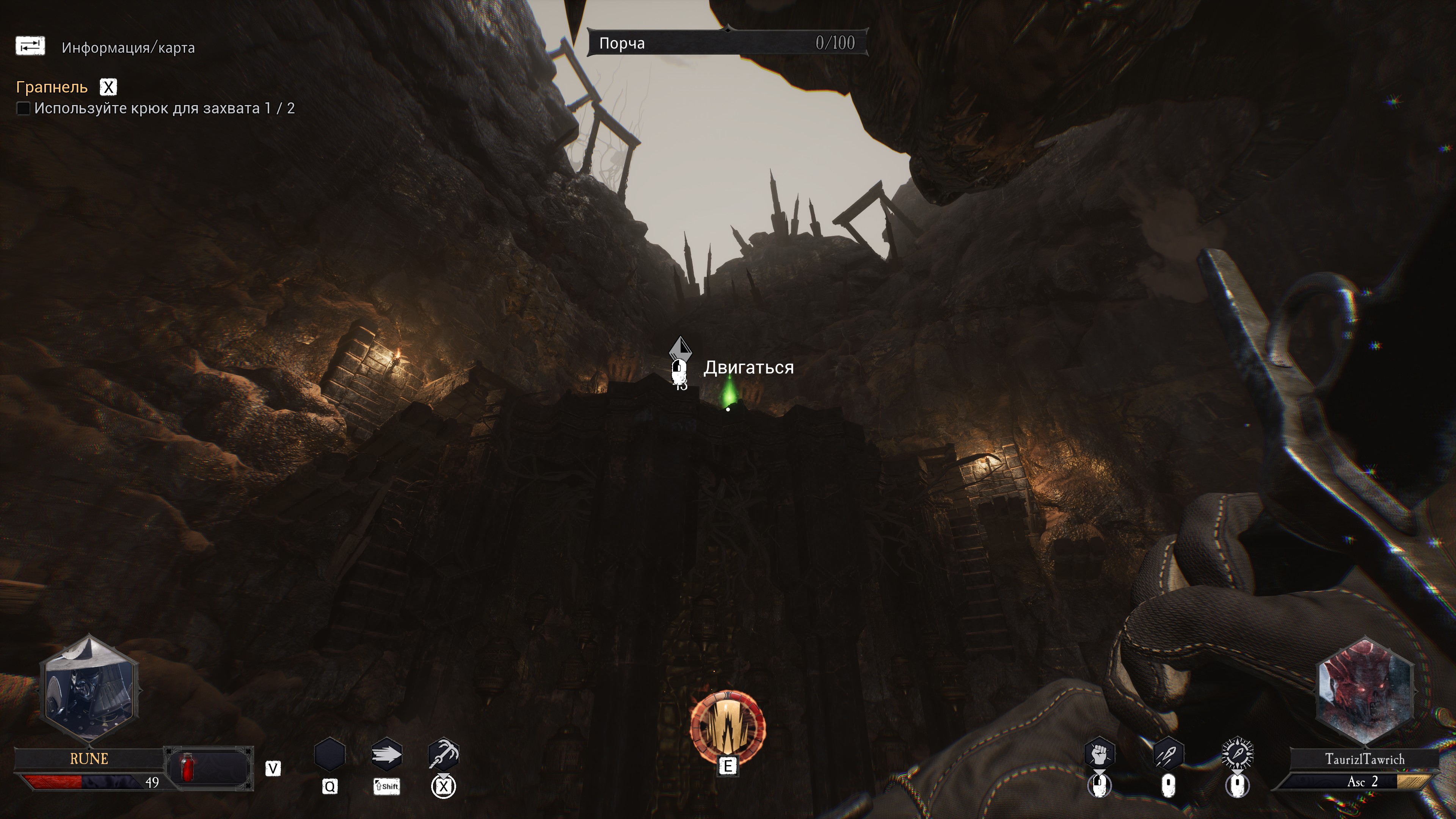Select the clenched fist attack icon
The image size is (1456, 819).
point(1099,753)
